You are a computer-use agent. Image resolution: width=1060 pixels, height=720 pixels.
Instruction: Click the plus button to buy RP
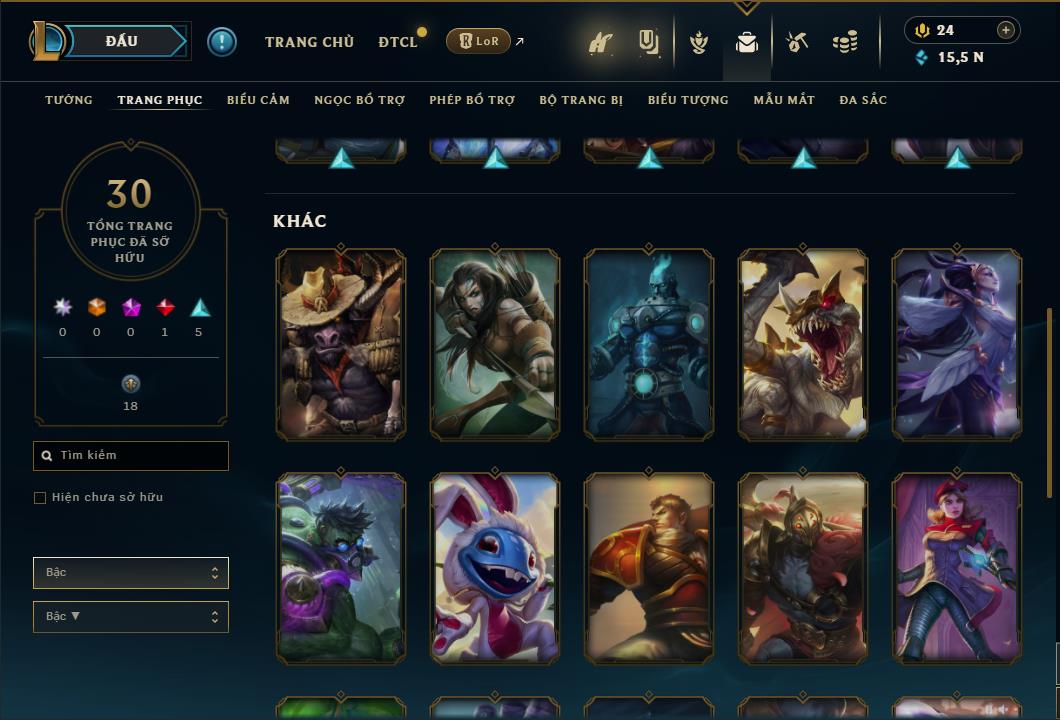click(x=1006, y=31)
